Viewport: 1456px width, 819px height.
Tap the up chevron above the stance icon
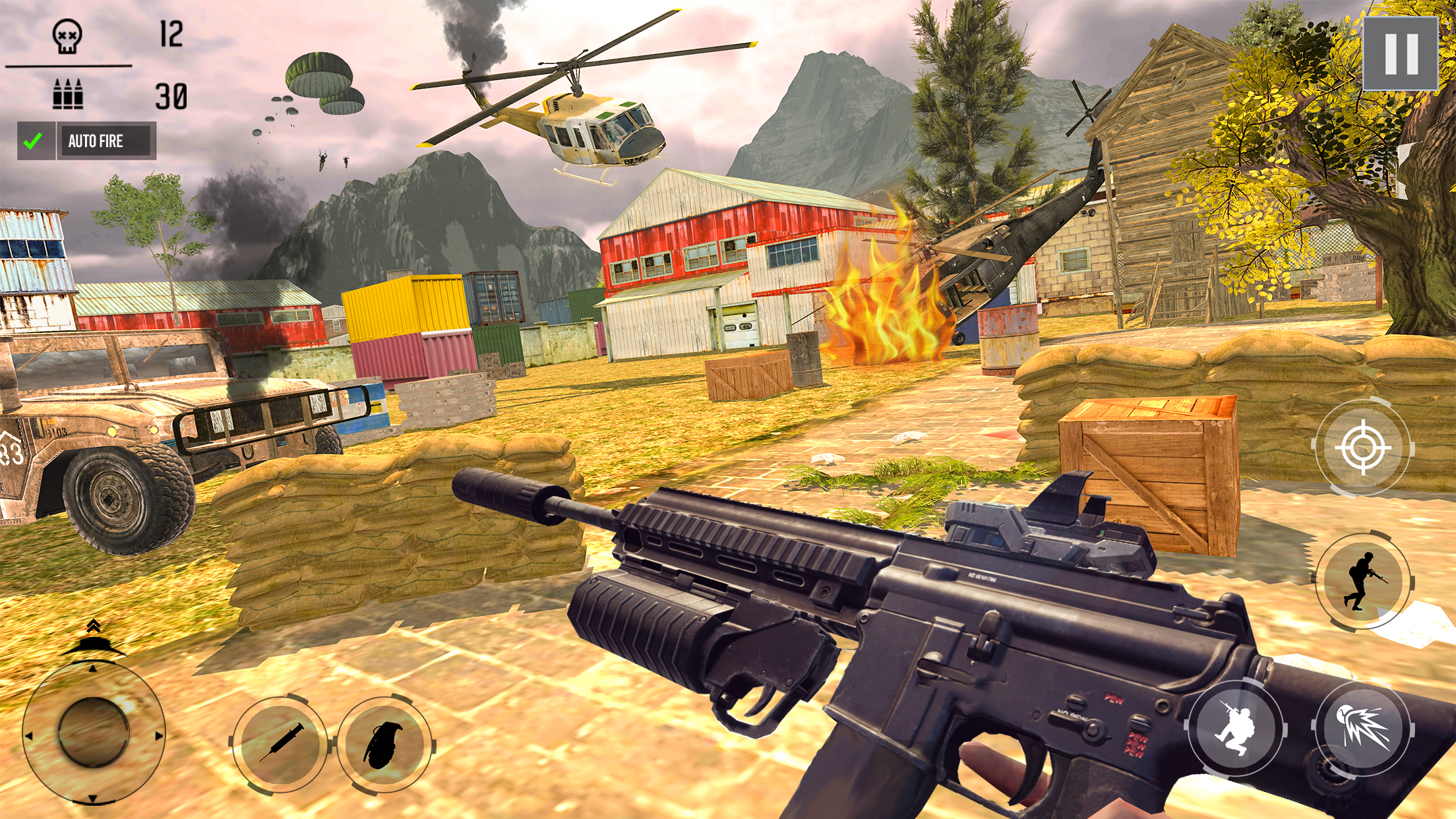[94, 626]
